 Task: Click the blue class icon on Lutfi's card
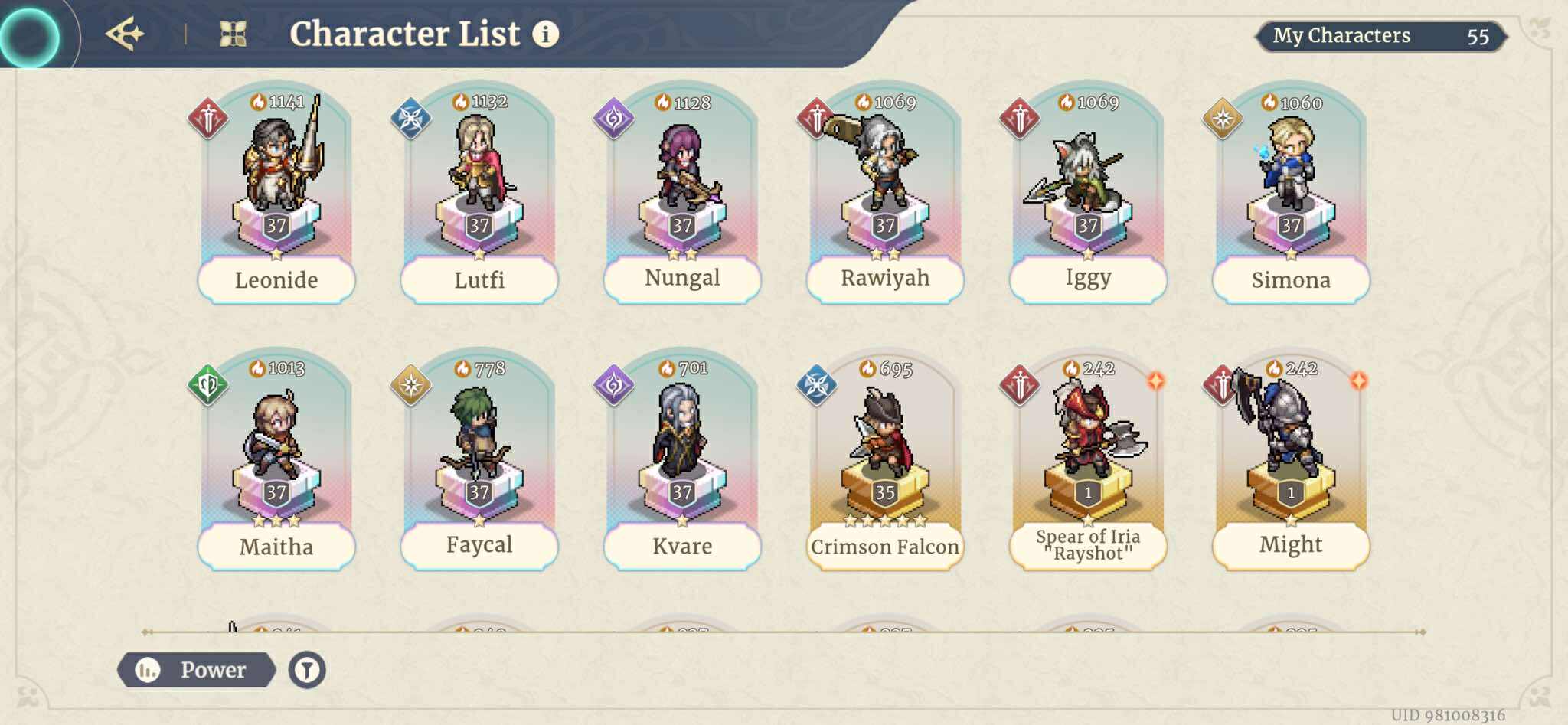pos(411,119)
